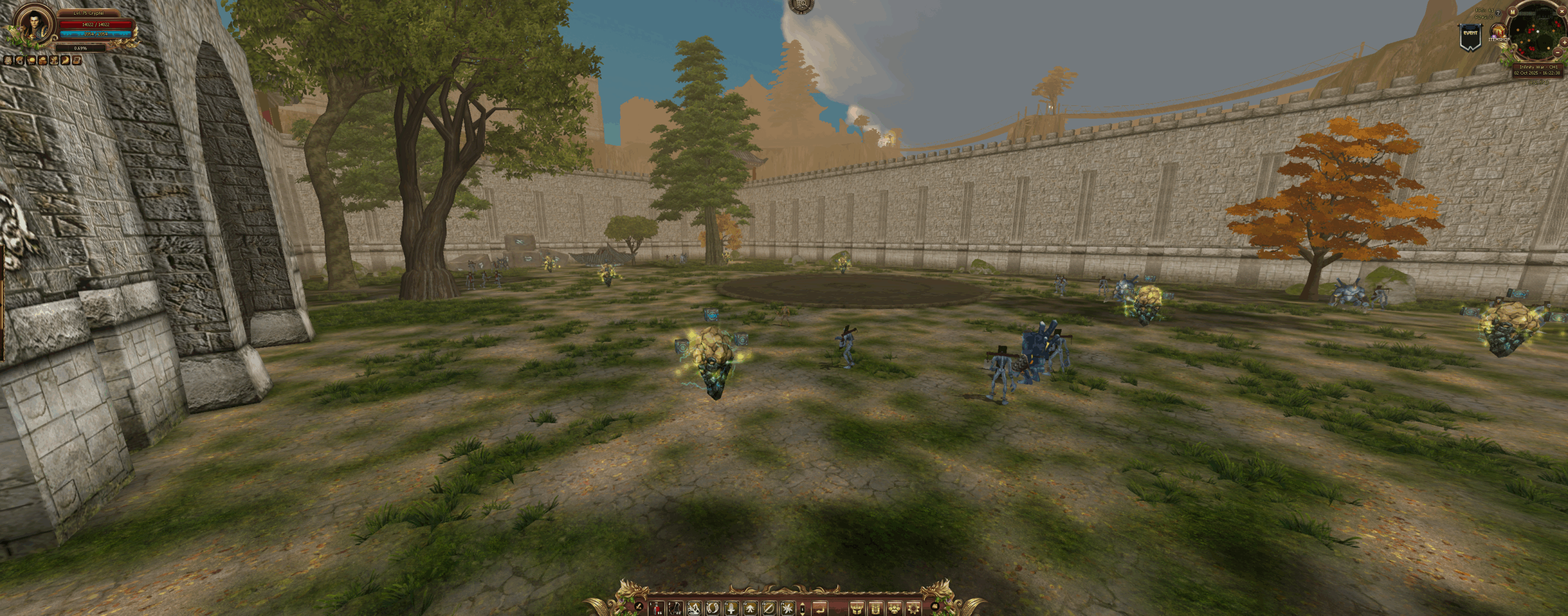
Task: Use the red potion in hotbar slot 1
Action: (x=657, y=608)
